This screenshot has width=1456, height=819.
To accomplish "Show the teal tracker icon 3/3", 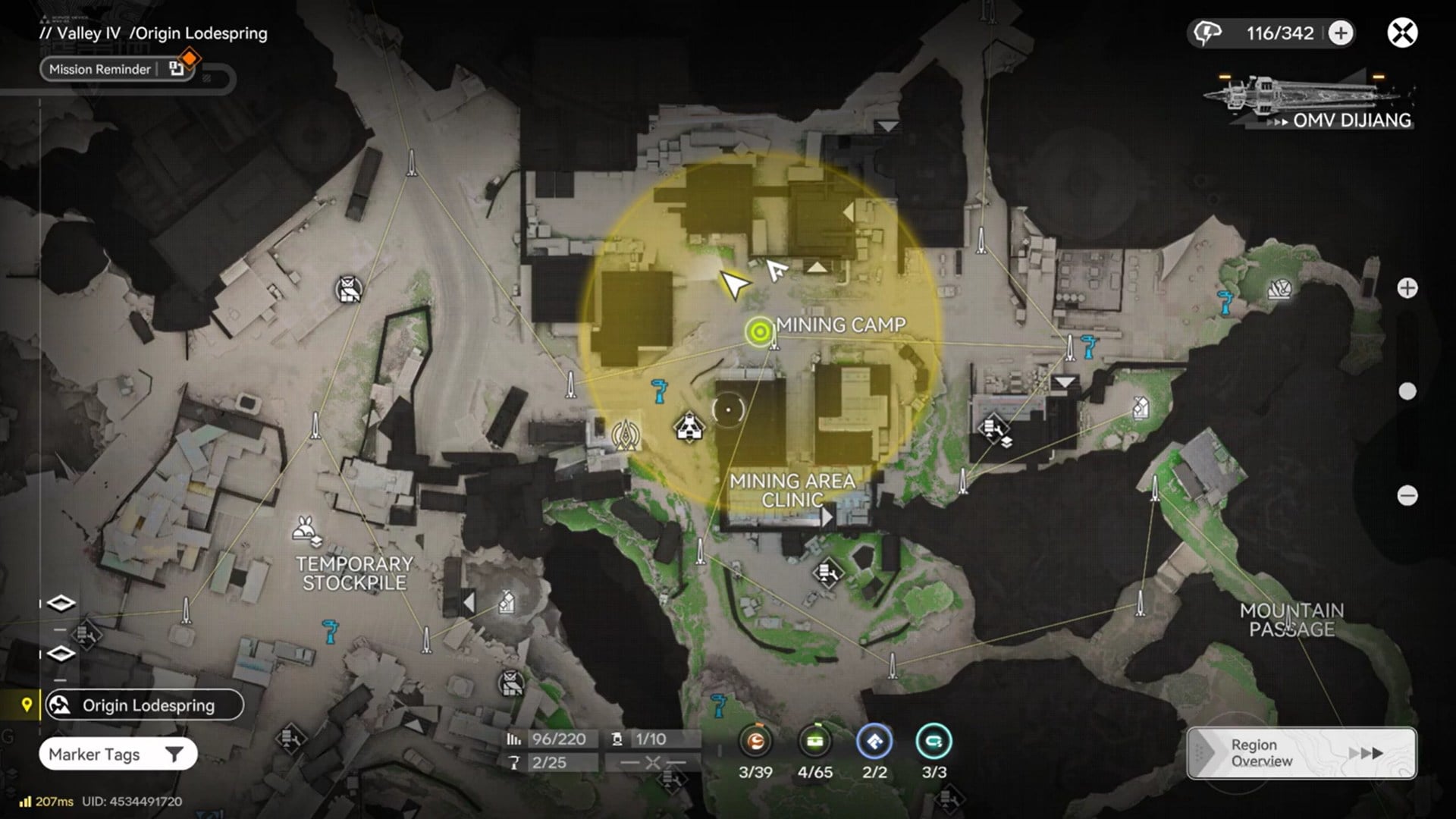I will pyautogui.click(x=934, y=742).
